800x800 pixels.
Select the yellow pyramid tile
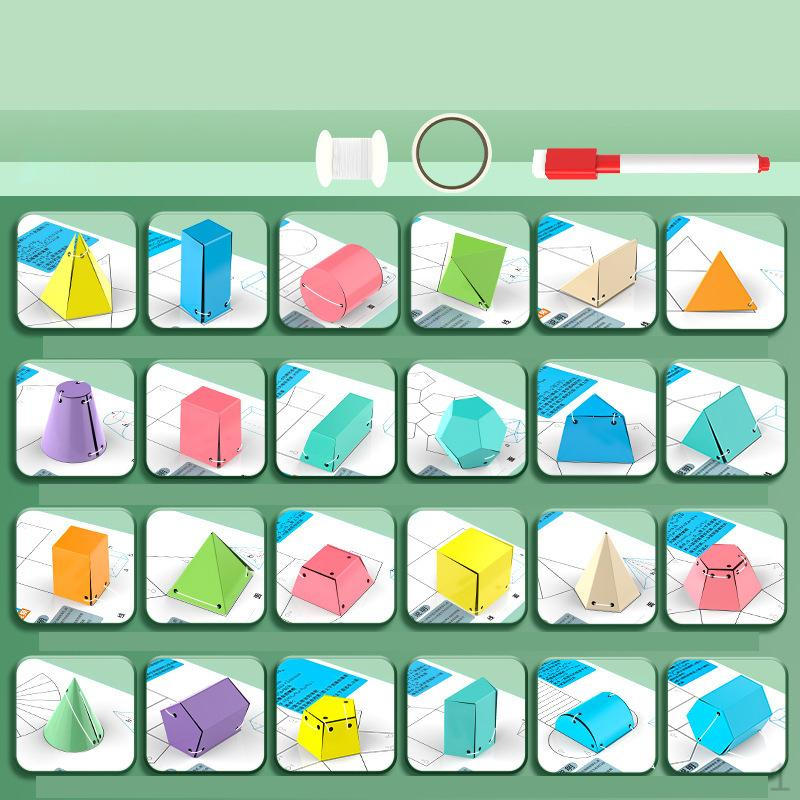(x=76, y=270)
